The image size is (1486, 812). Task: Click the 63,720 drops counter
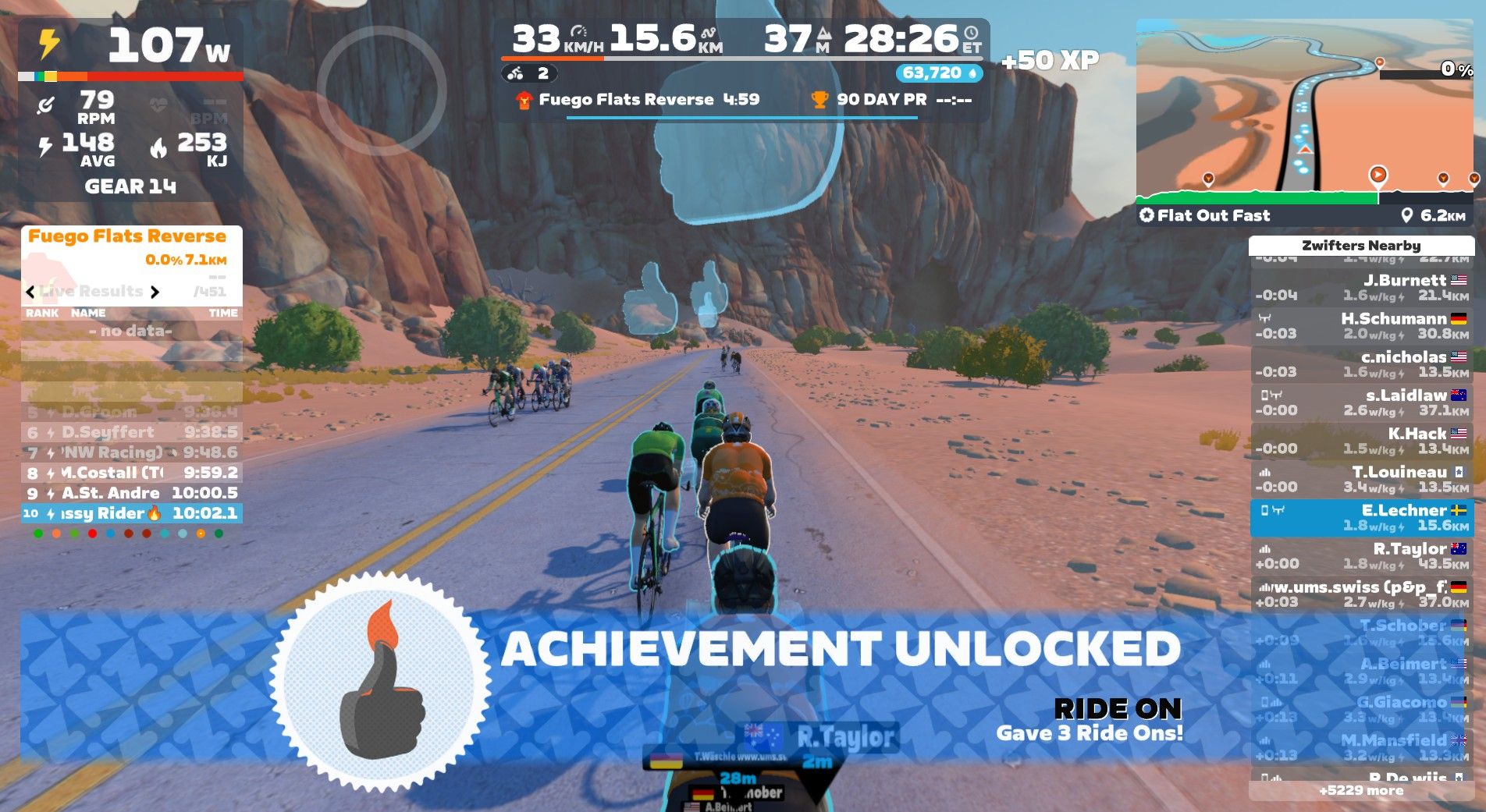(x=939, y=73)
